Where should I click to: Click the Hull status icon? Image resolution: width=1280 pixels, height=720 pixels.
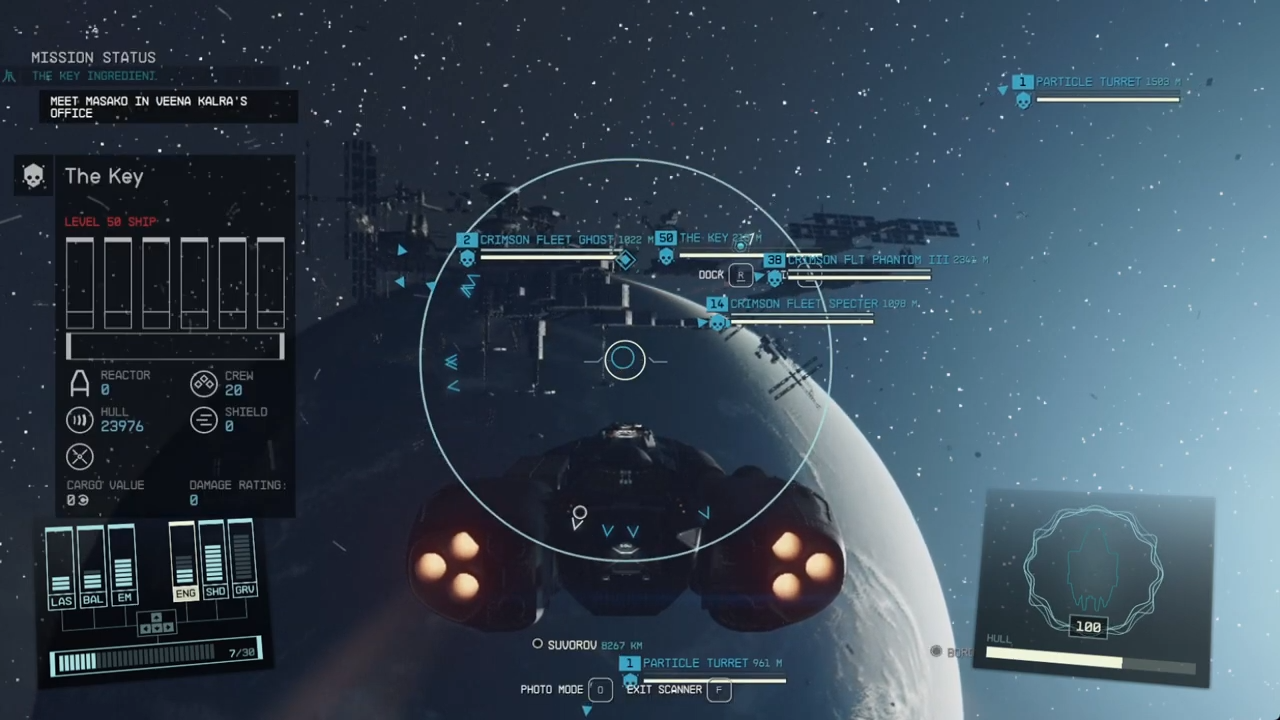(80, 420)
